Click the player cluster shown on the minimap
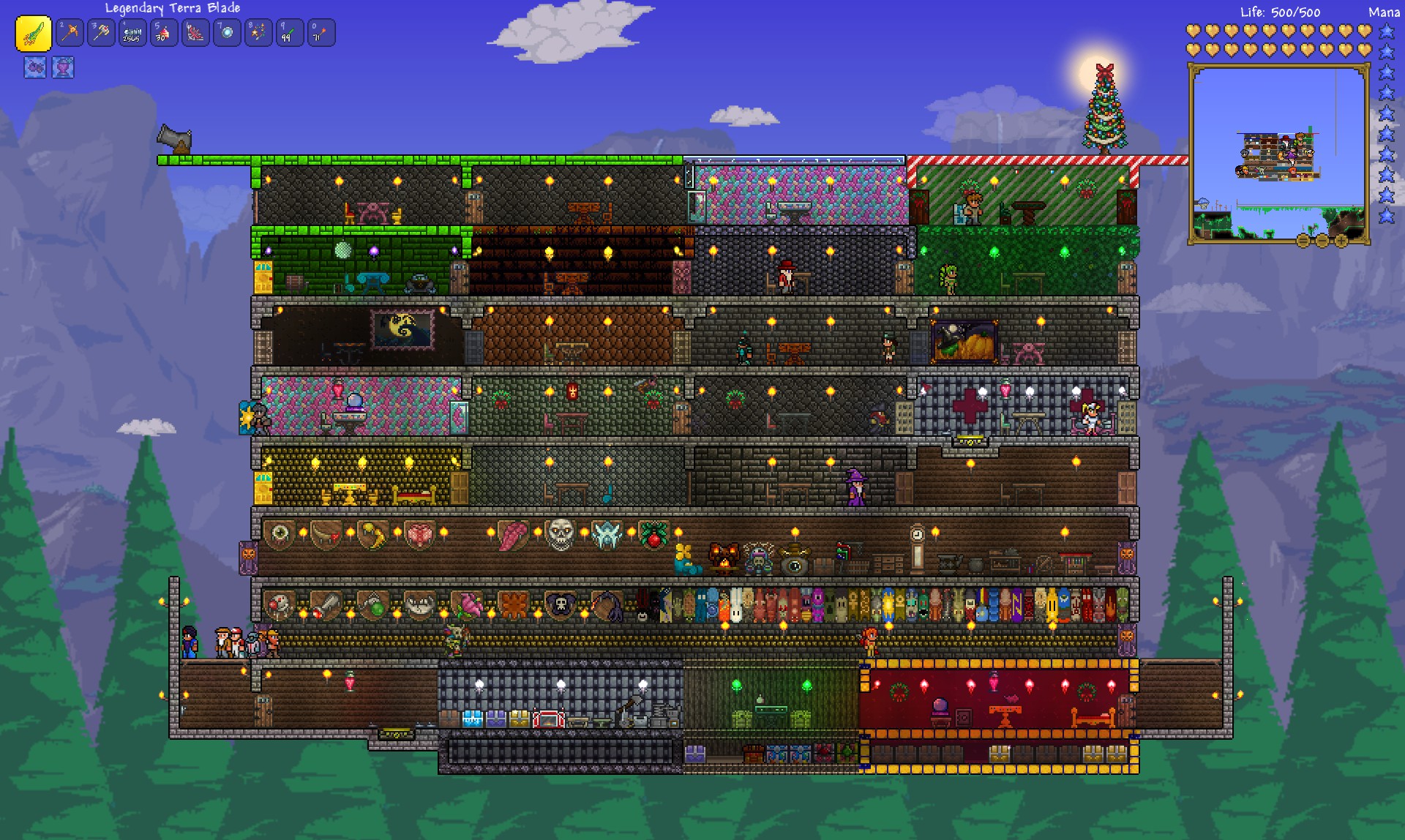 [1288, 150]
